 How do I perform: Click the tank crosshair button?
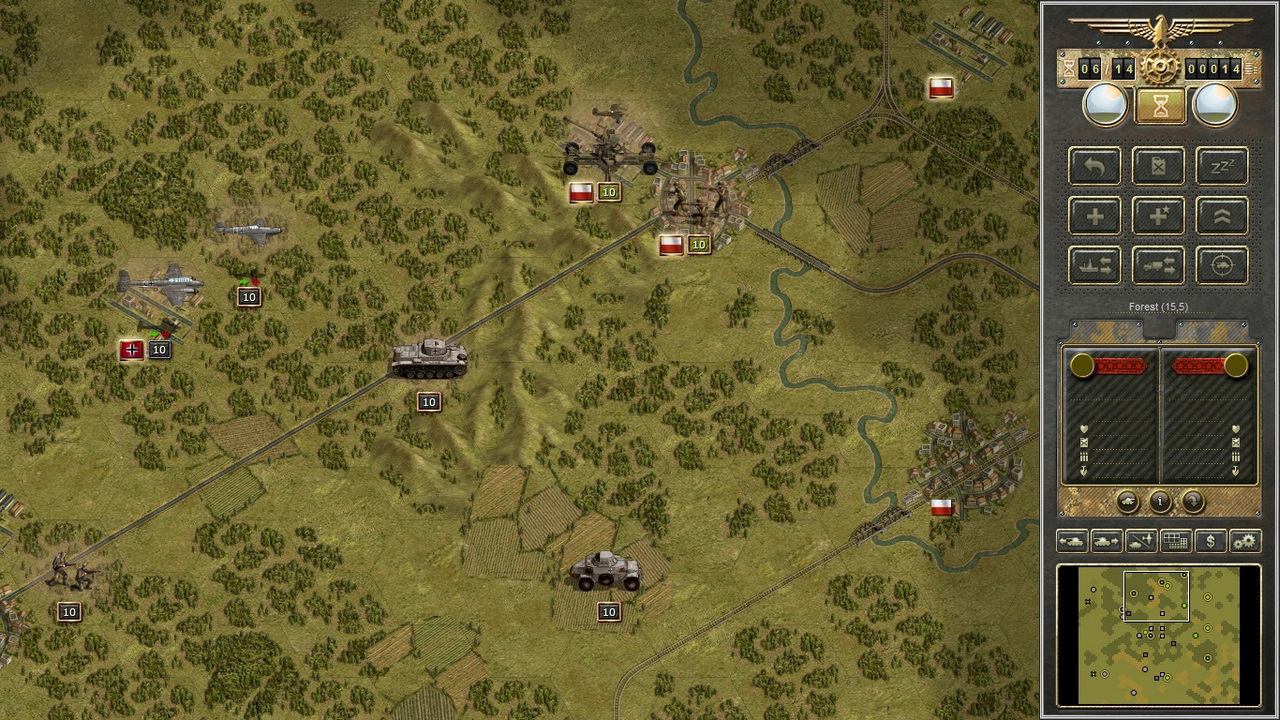(1222, 266)
